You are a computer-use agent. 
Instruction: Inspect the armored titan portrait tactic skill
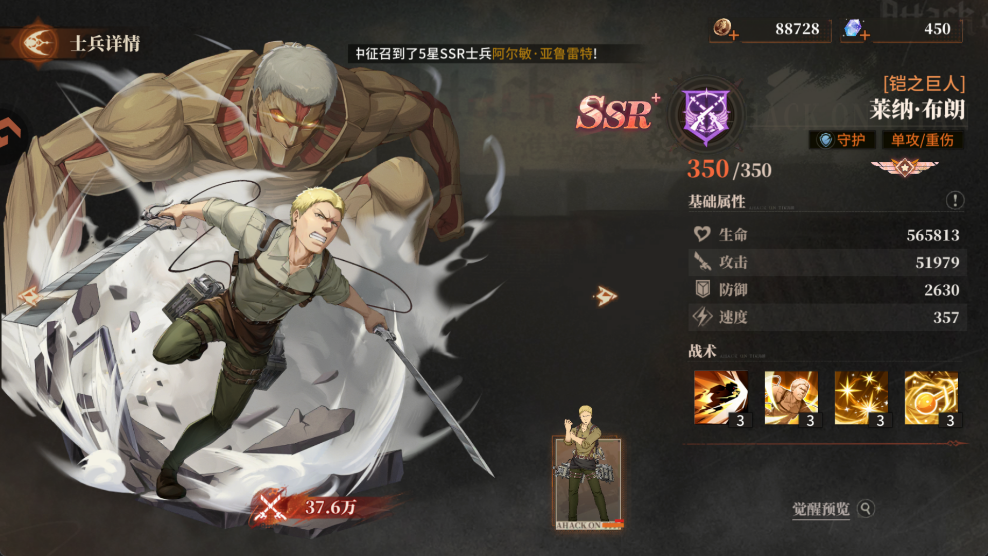pyautogui.click(x=791, y=398)
